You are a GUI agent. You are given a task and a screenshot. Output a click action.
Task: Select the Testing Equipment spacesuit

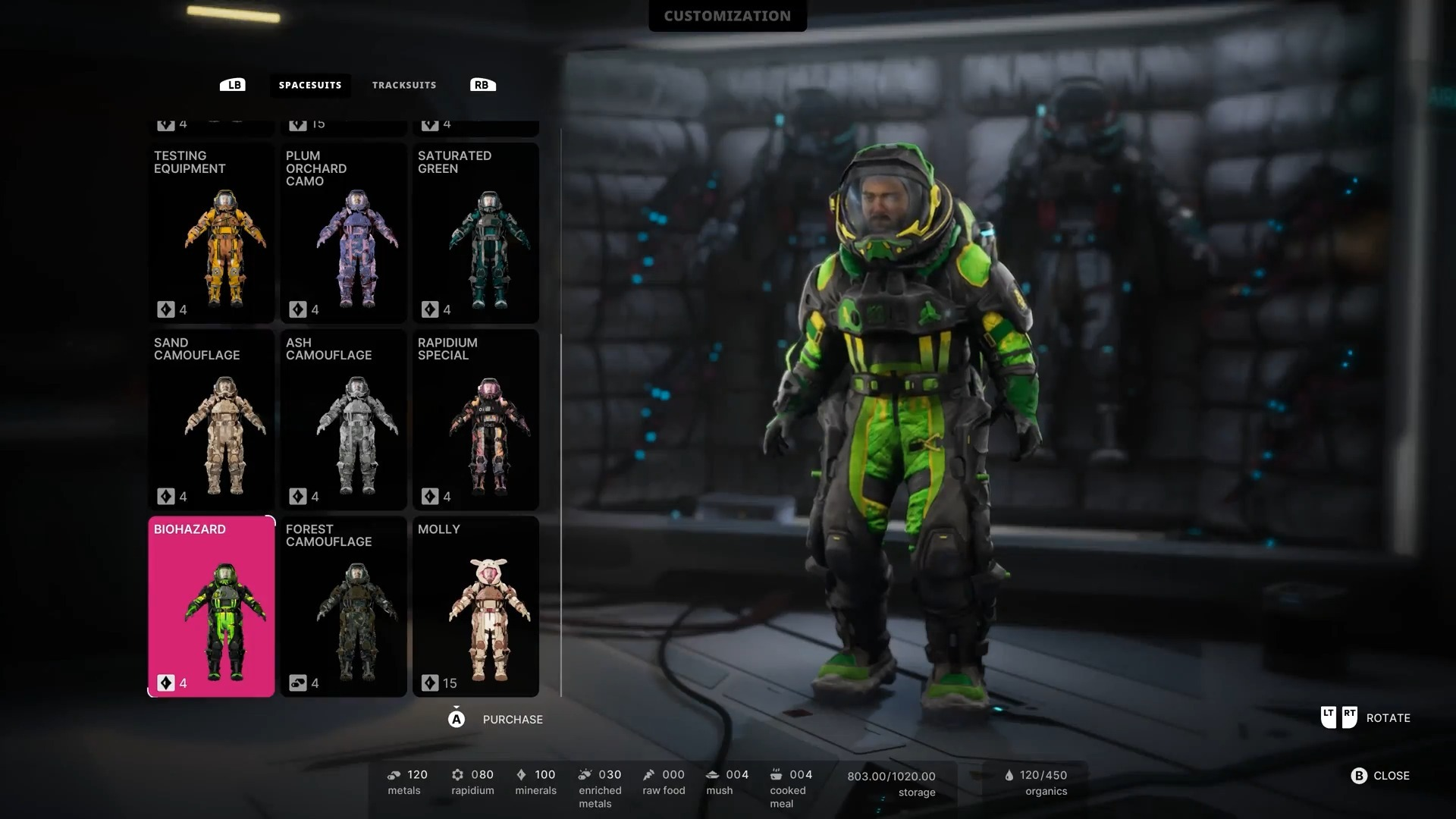(211, 233)
